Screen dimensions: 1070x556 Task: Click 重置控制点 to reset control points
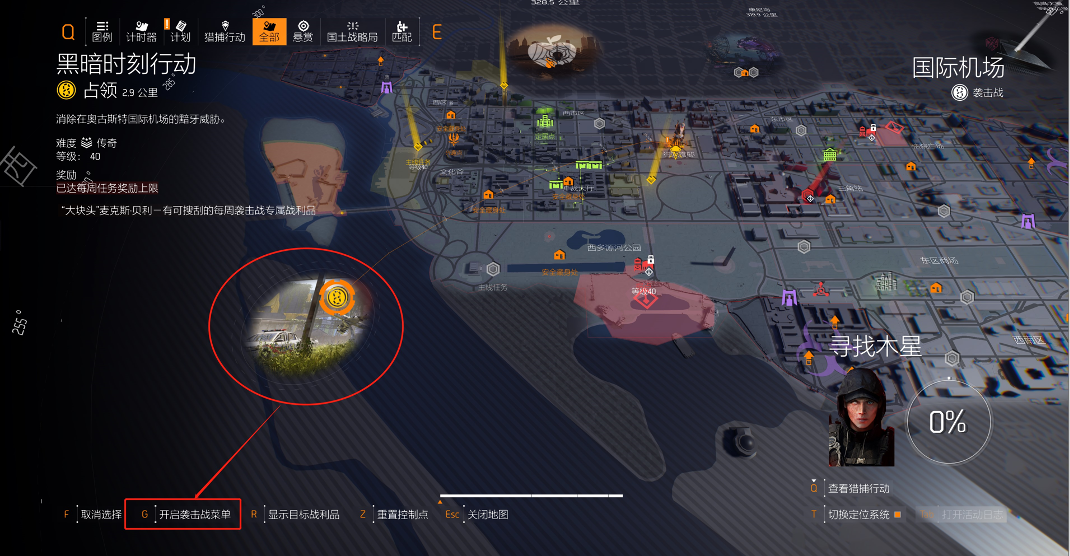coord(402,515)
